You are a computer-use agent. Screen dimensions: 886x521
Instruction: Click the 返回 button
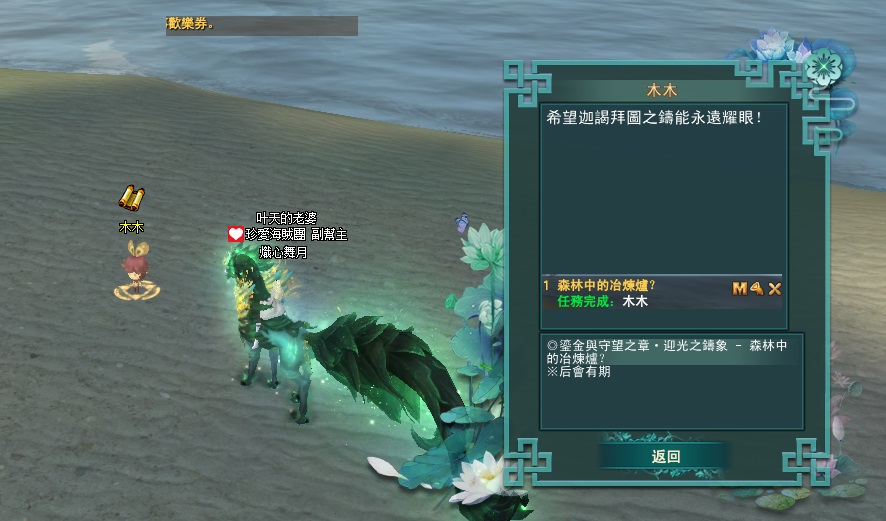665,456
